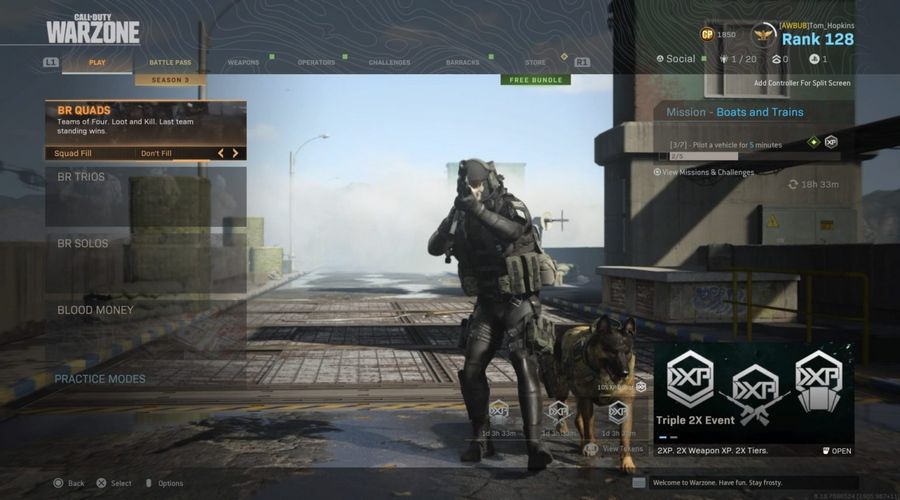View Missions & Challenges
Screen dimensions: 900x500
704,172
